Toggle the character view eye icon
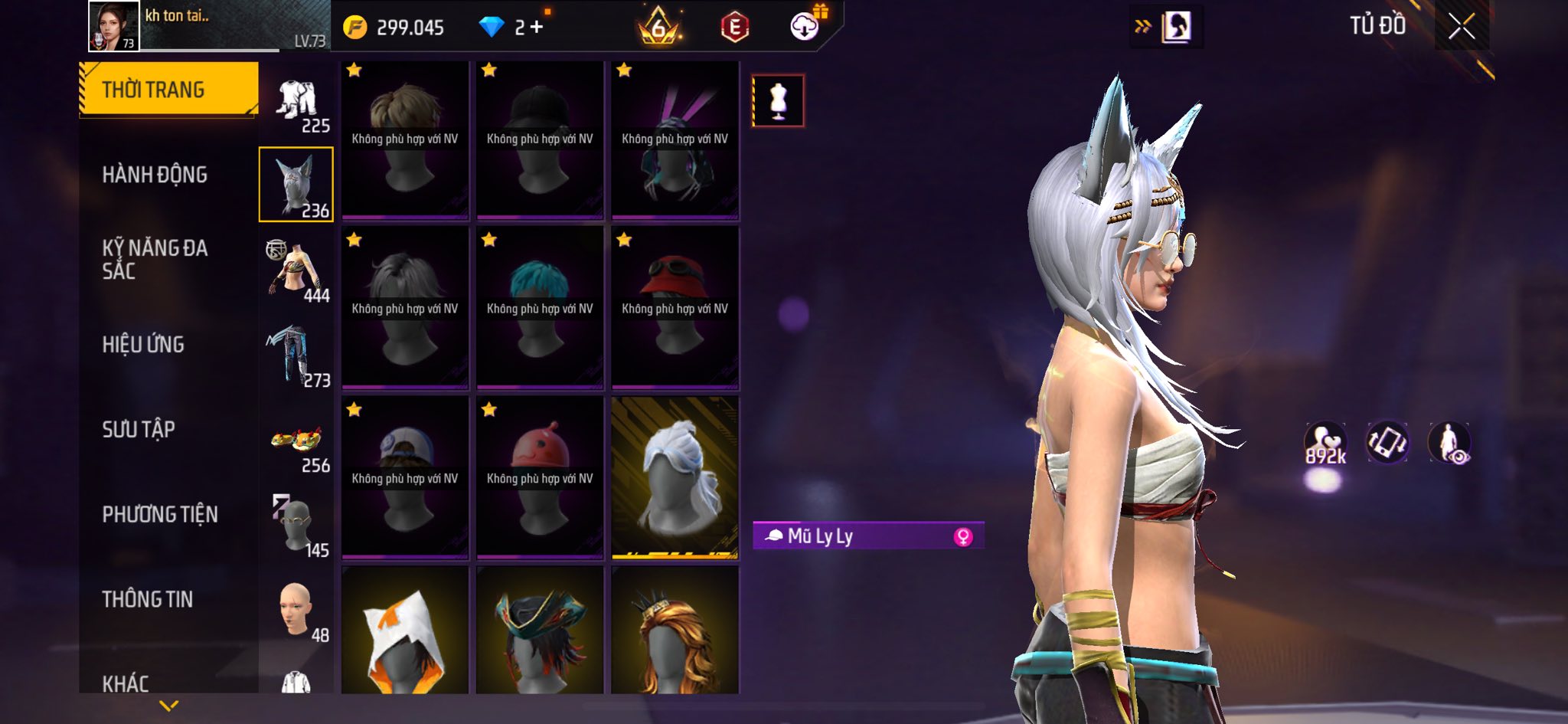This screenshot has width=1568, height=724. [1449, 443]
